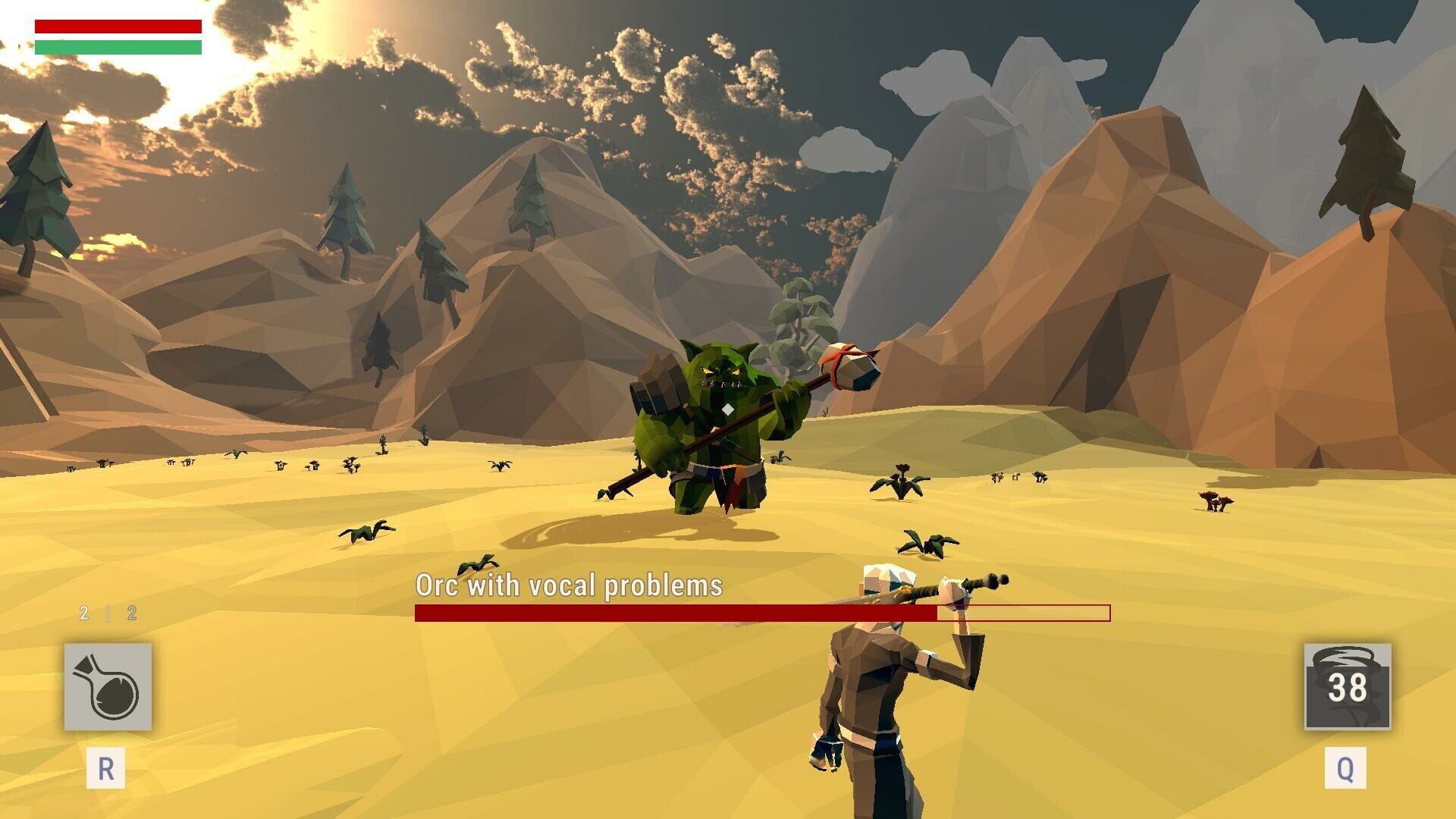Click the "Orc with vocal problems" name text
This screenshot has width=1456, height=819.
pos(569,584)
